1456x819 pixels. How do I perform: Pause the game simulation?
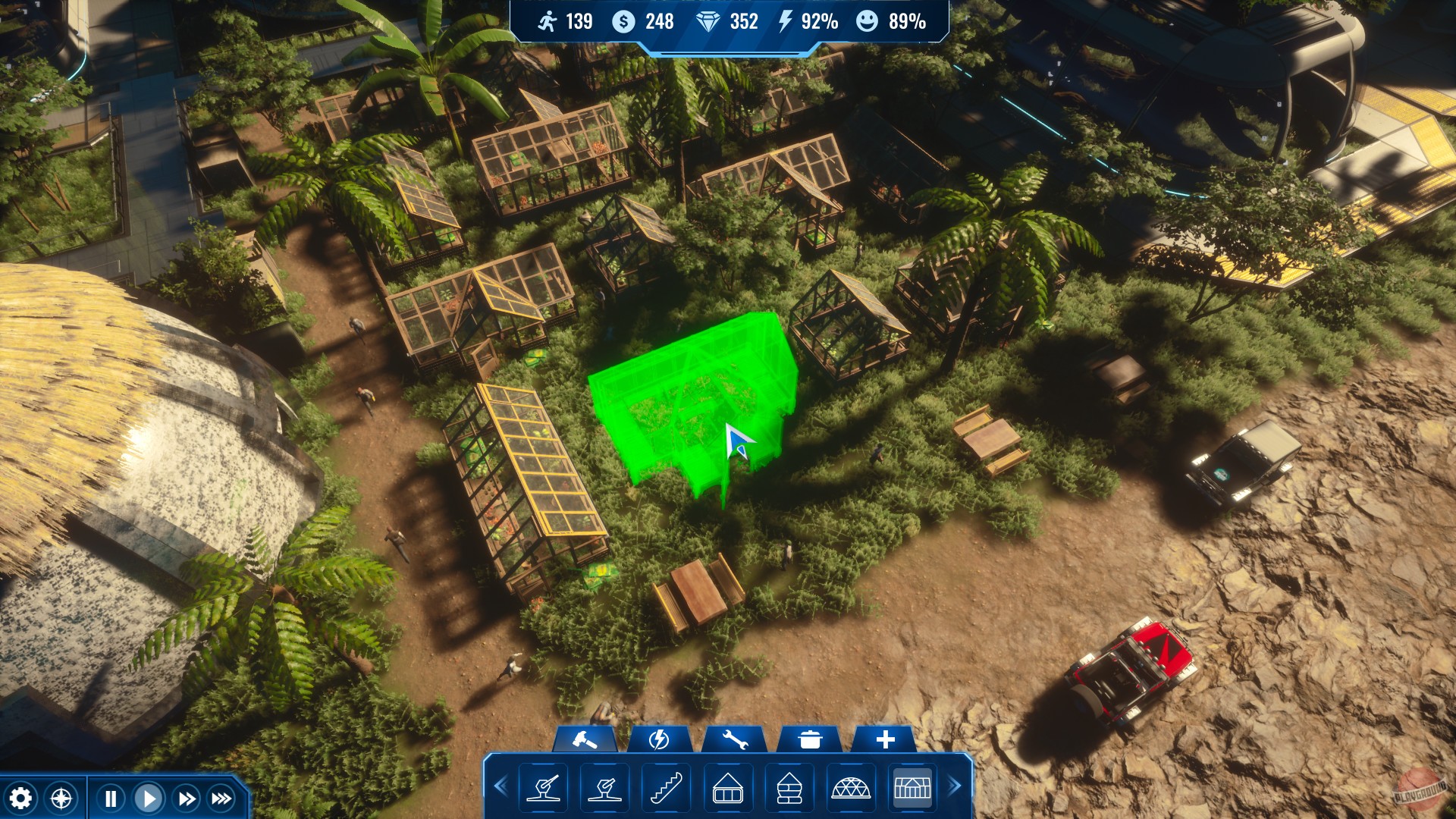[x=110, y=797]
